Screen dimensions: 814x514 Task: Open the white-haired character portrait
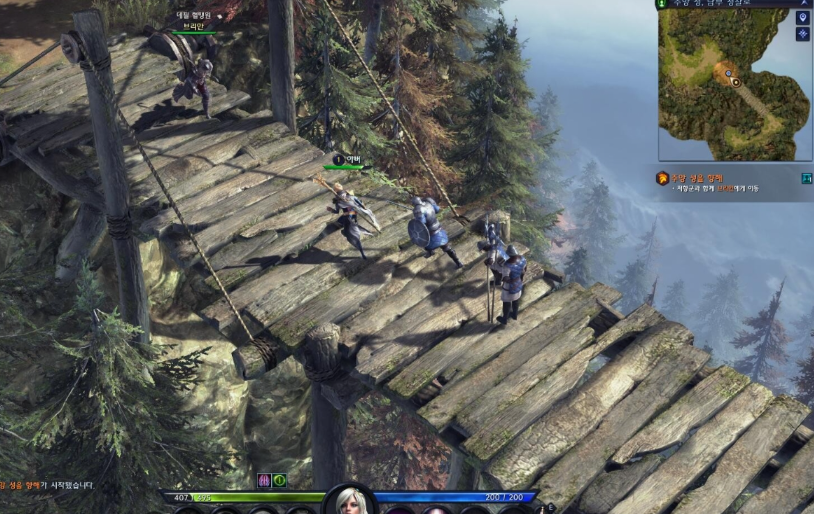(351, 501)
